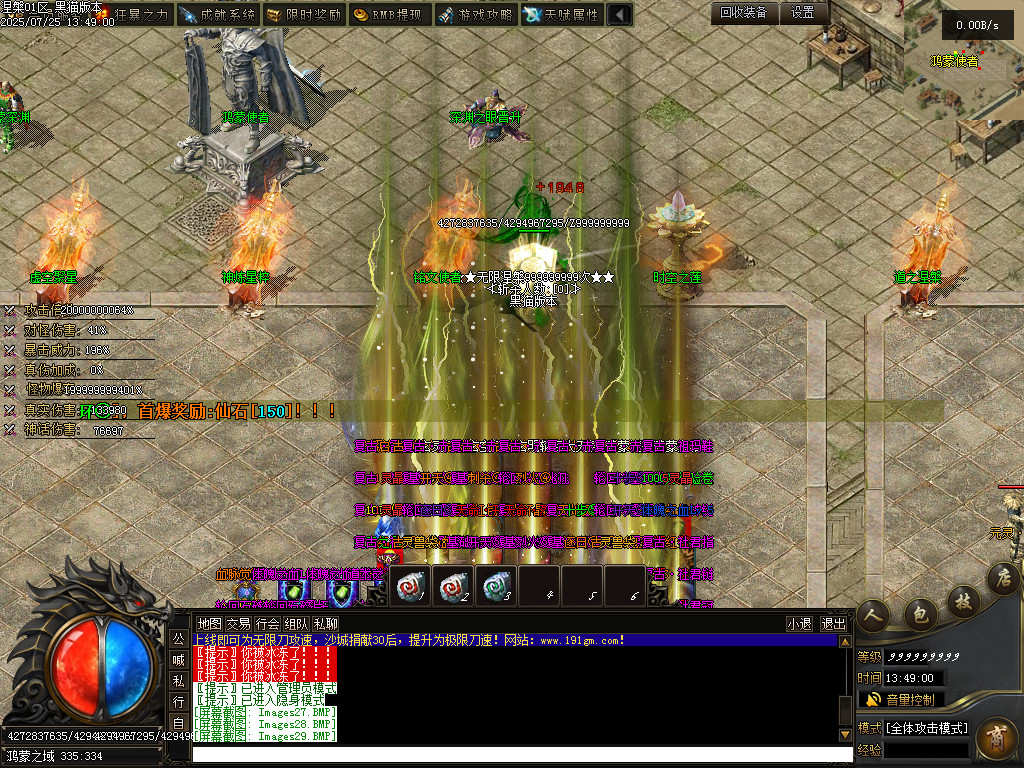Viewport: 1024px width, 768px height.
Task: Click the 音量控制 volume control button
Action: coord(901,699)
